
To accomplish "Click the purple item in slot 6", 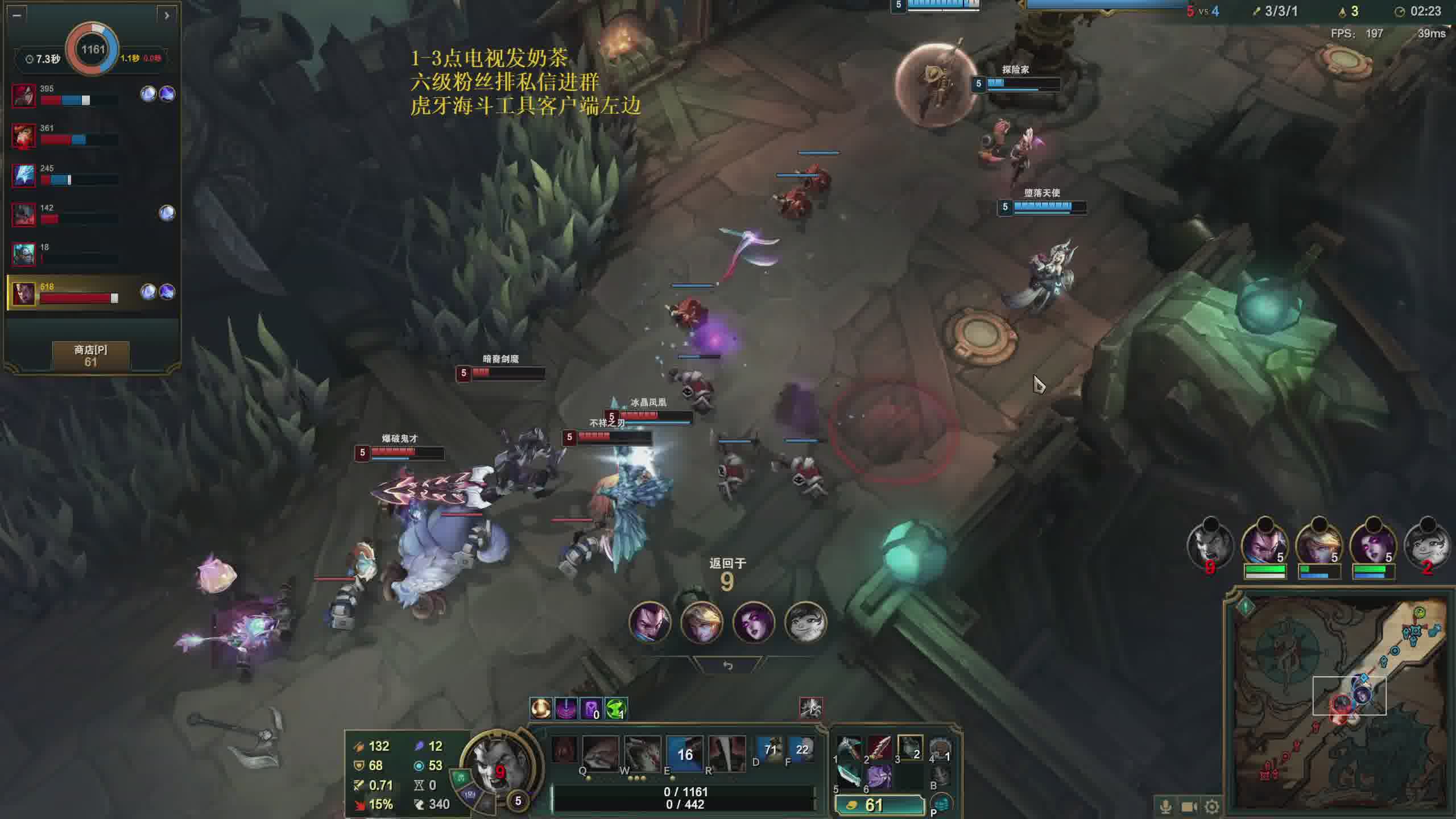I will pyautogui.click(x=879, y=776).
